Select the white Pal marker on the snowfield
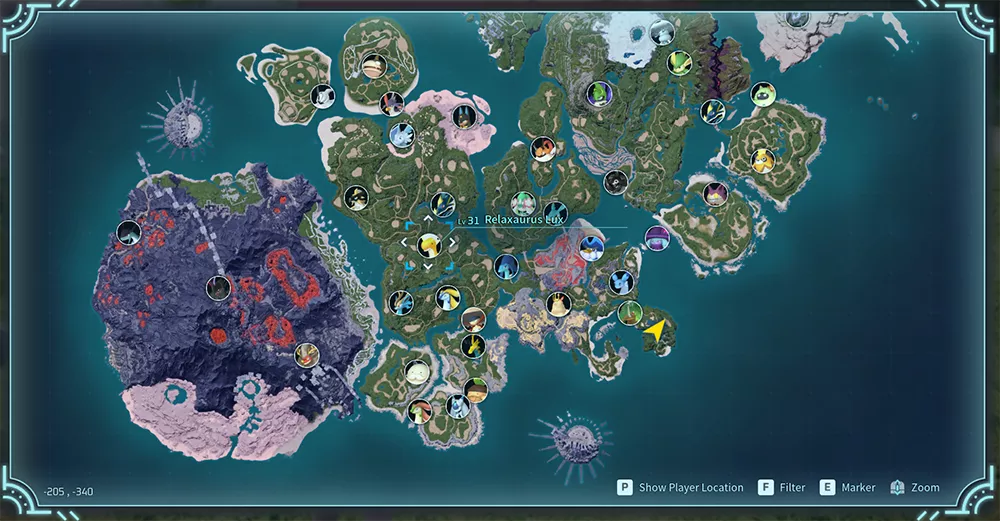Viewport: 1000px width, 521px height. (661, 32)
